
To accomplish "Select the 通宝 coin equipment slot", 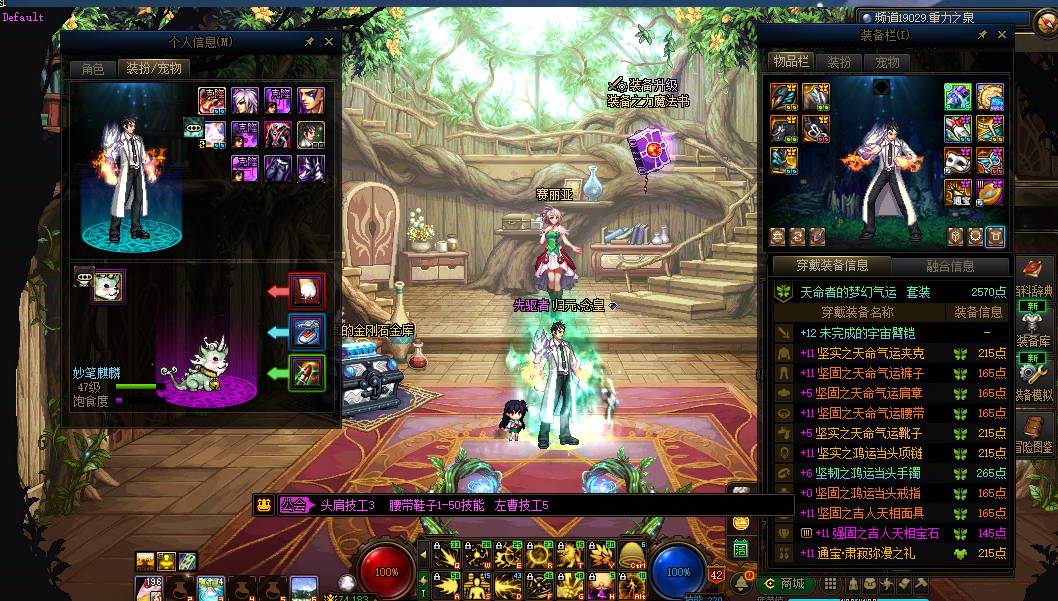I will click(958, 192).
